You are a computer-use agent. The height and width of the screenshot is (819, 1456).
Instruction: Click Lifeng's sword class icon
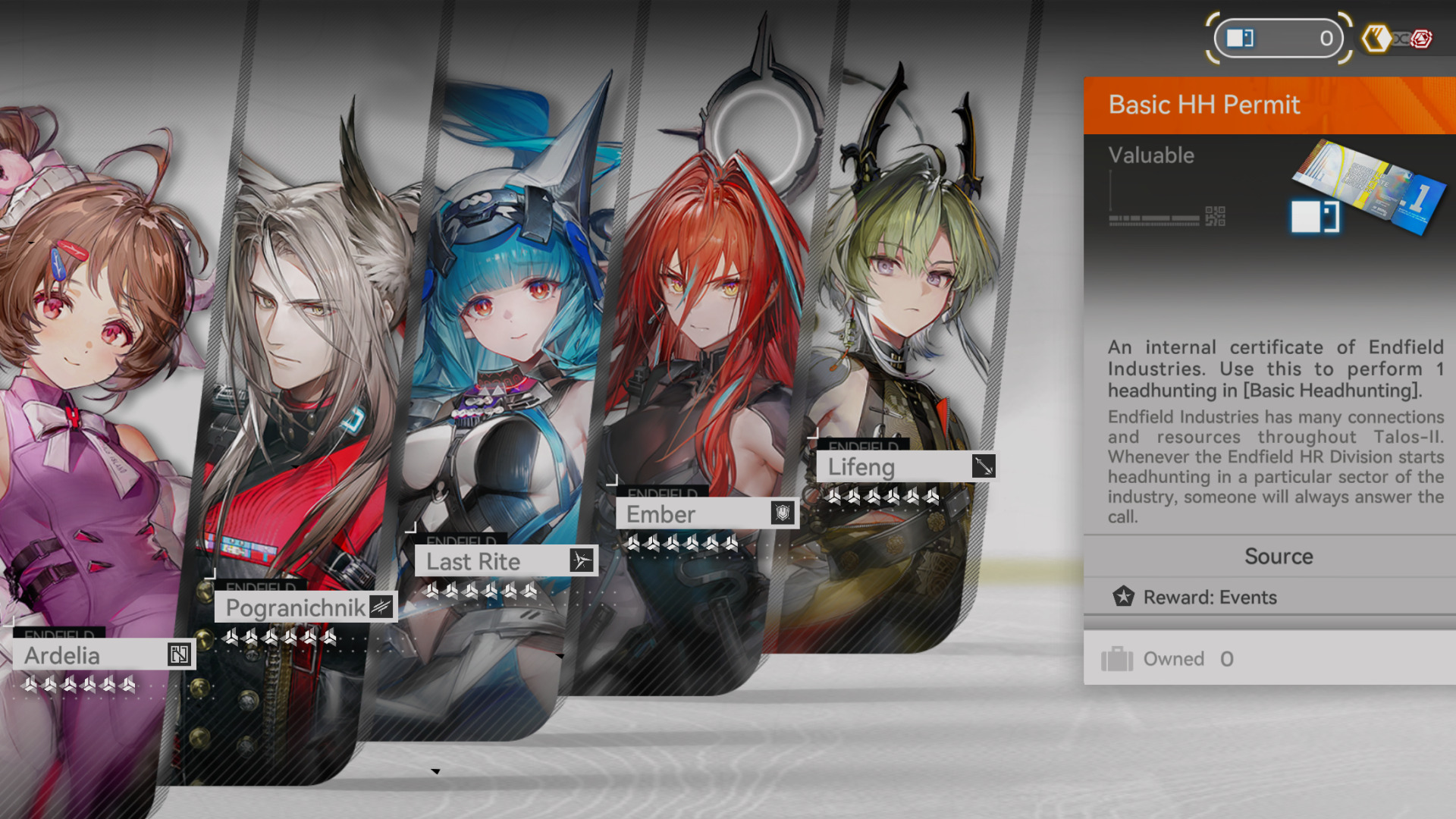pos(984,467)
